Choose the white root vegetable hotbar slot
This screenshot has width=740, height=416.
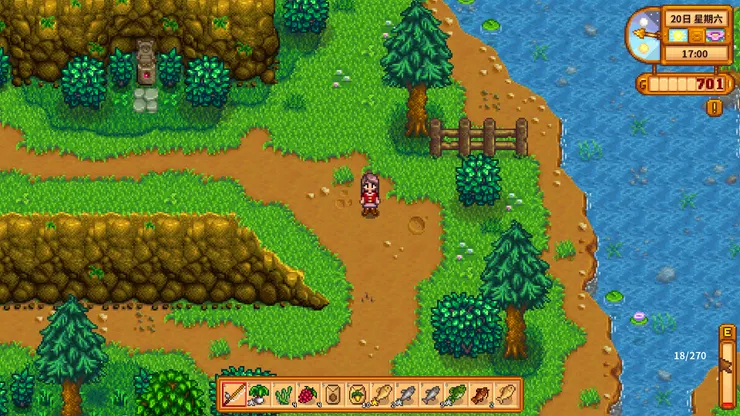(x=258, y=394)
